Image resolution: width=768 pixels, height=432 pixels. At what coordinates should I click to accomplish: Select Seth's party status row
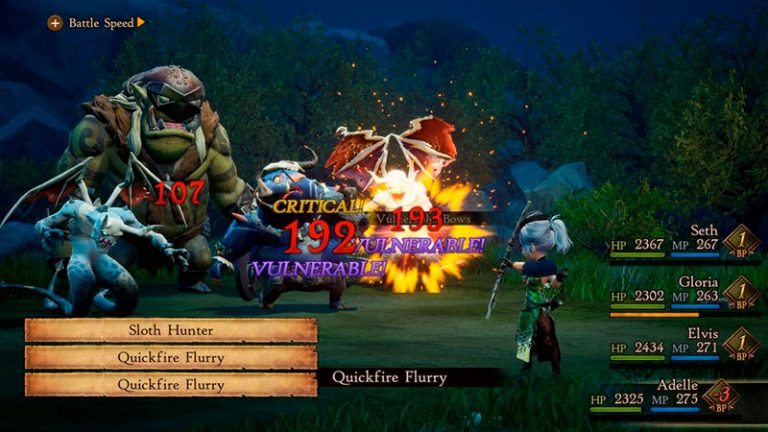(x=680, y=241)
